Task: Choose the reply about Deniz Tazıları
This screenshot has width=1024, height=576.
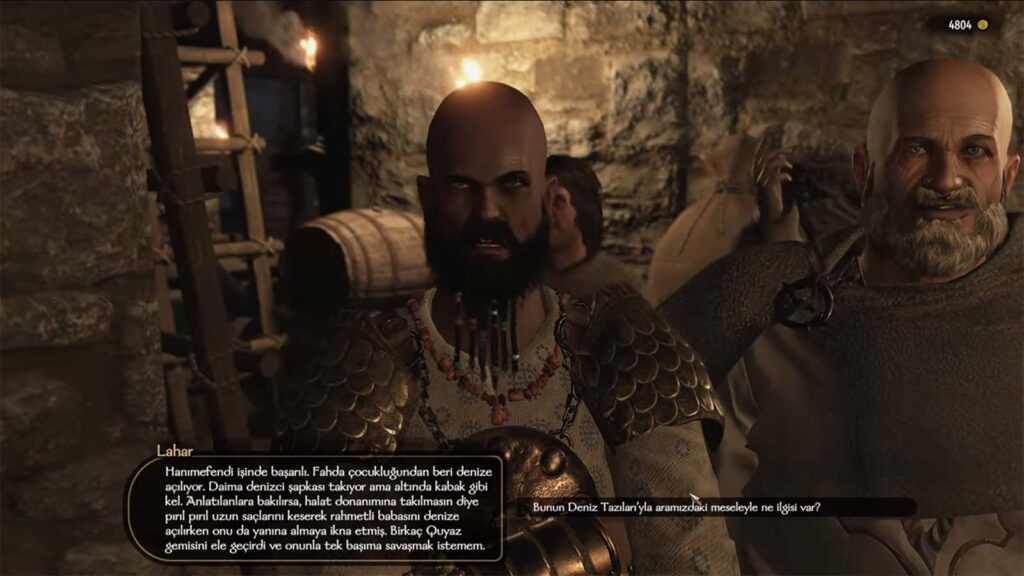Action: tap(677, 507)
